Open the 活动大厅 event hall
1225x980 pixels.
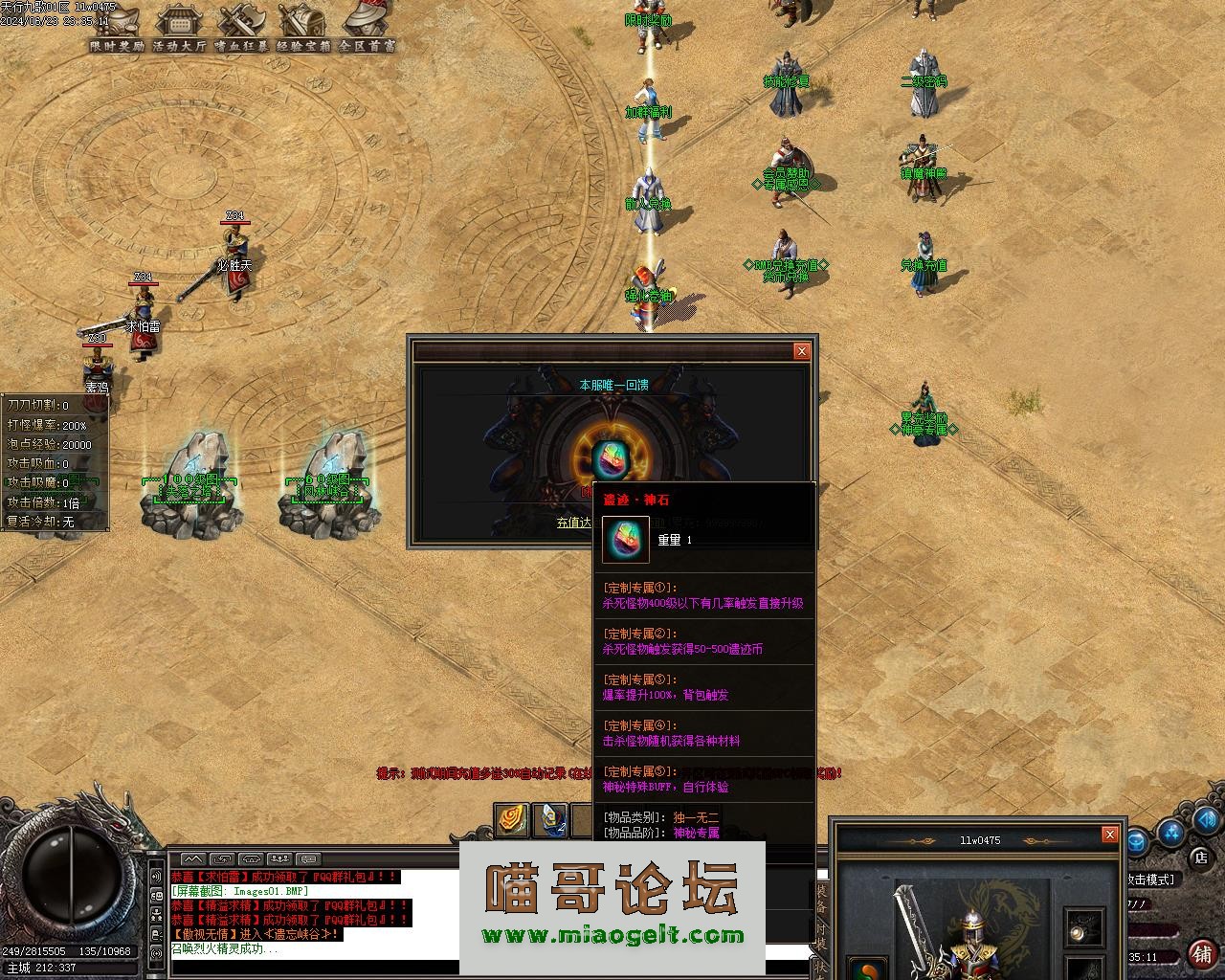179,23
